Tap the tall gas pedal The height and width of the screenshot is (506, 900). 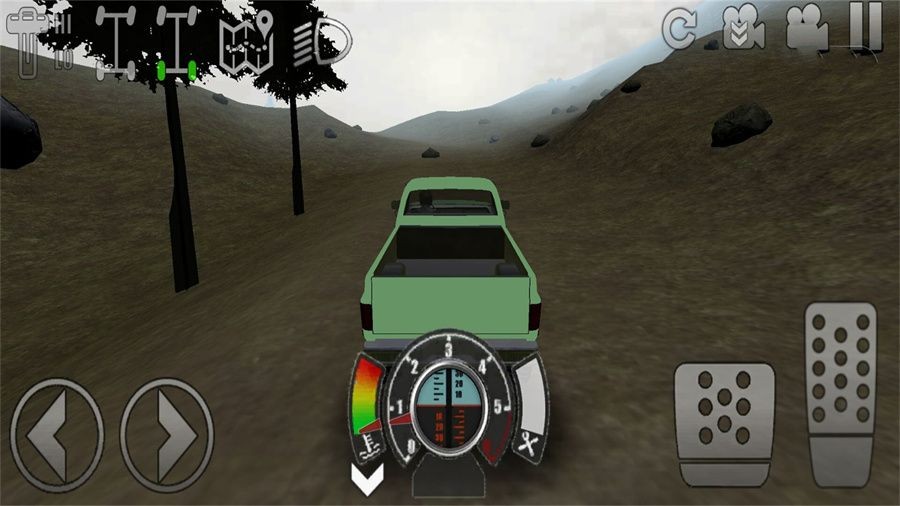(x=840, y=392)
